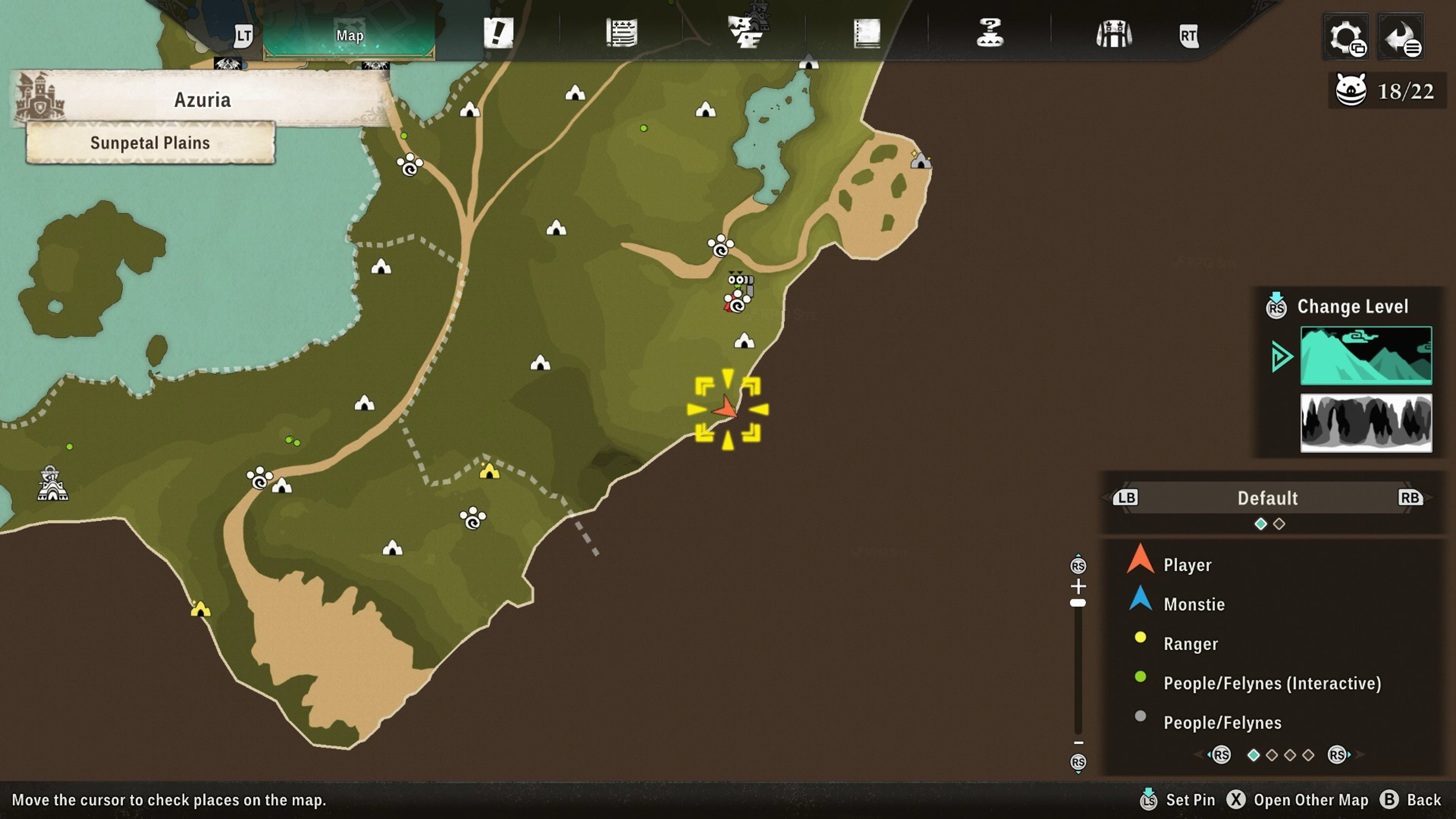The height and width of the screenshot is (819, 1456).
Task: Choose the Ranger legend entry
Action: coord(1191,644)
